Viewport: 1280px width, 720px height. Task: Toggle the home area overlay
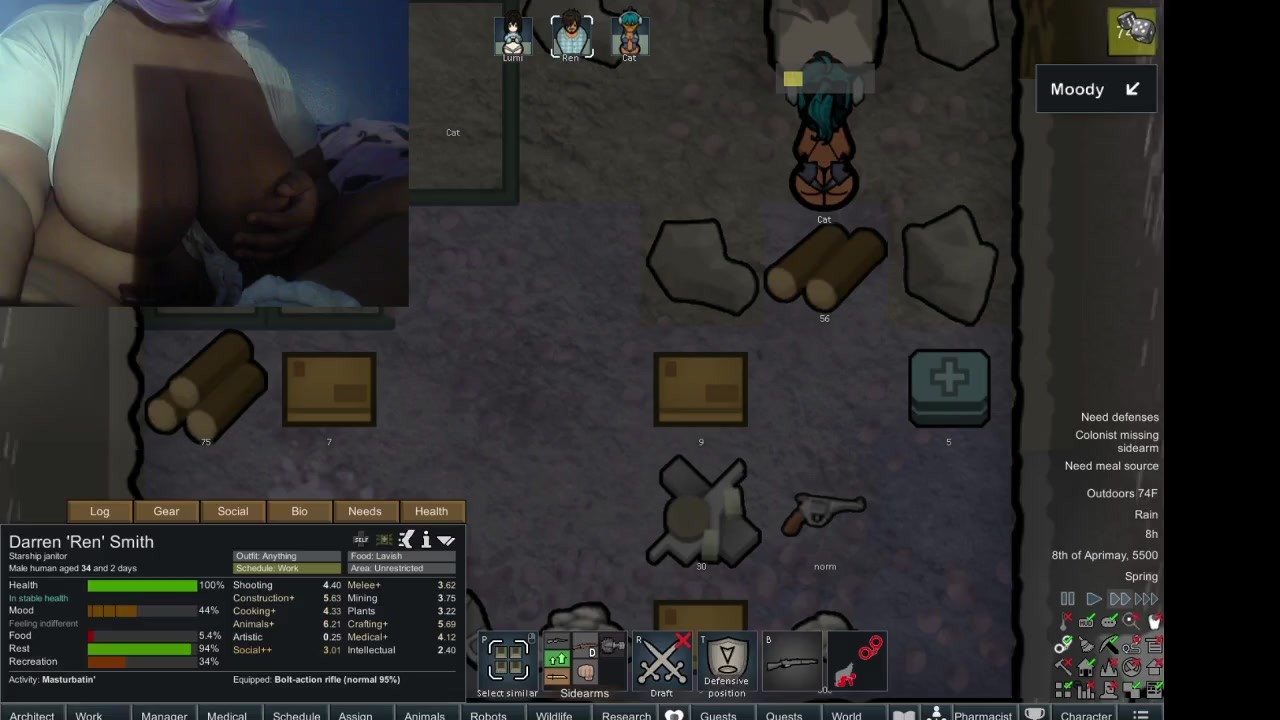[1085, 668]
